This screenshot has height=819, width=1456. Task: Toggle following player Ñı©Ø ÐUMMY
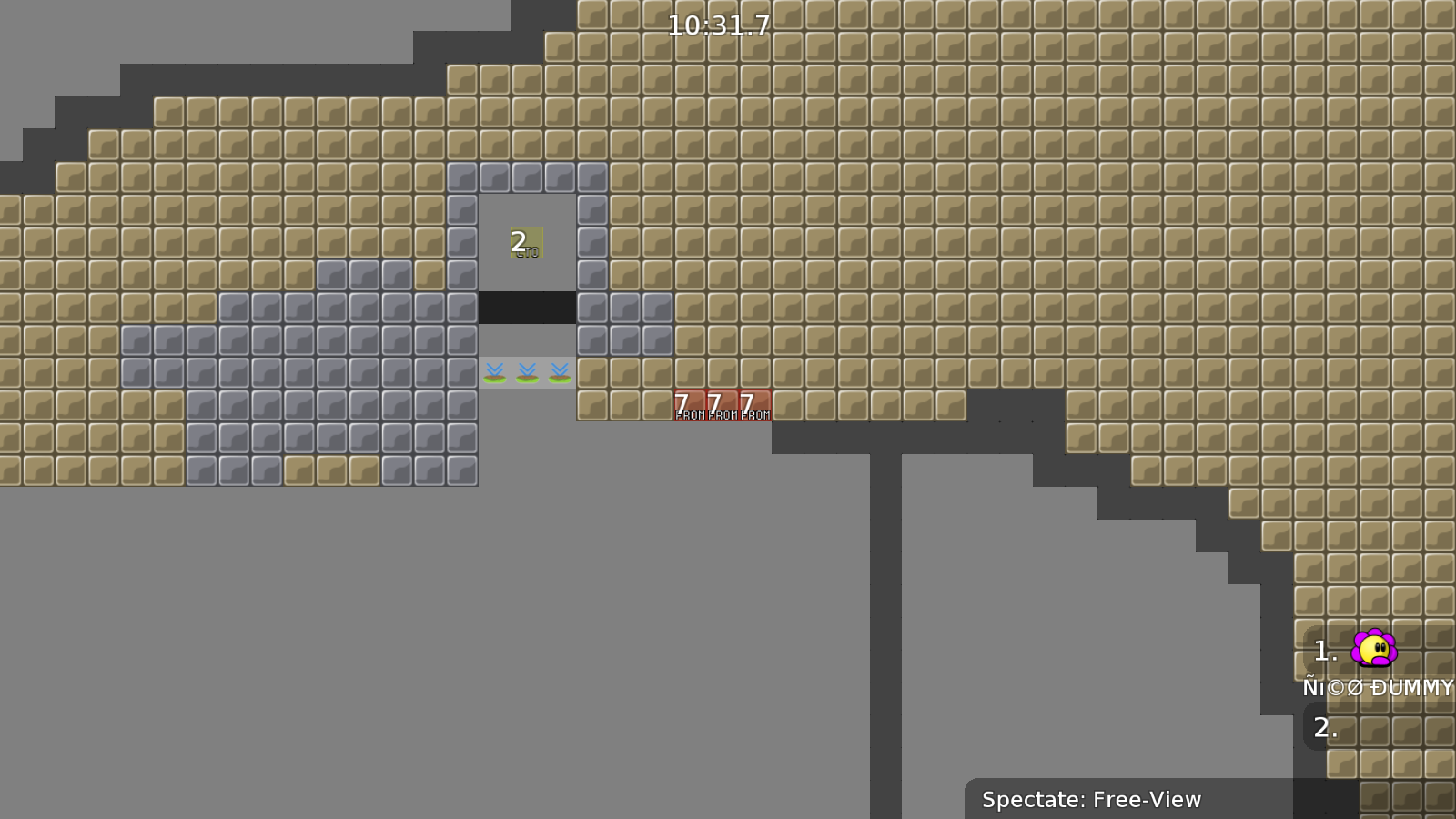pyautogui.click(x=1380, y=688)
